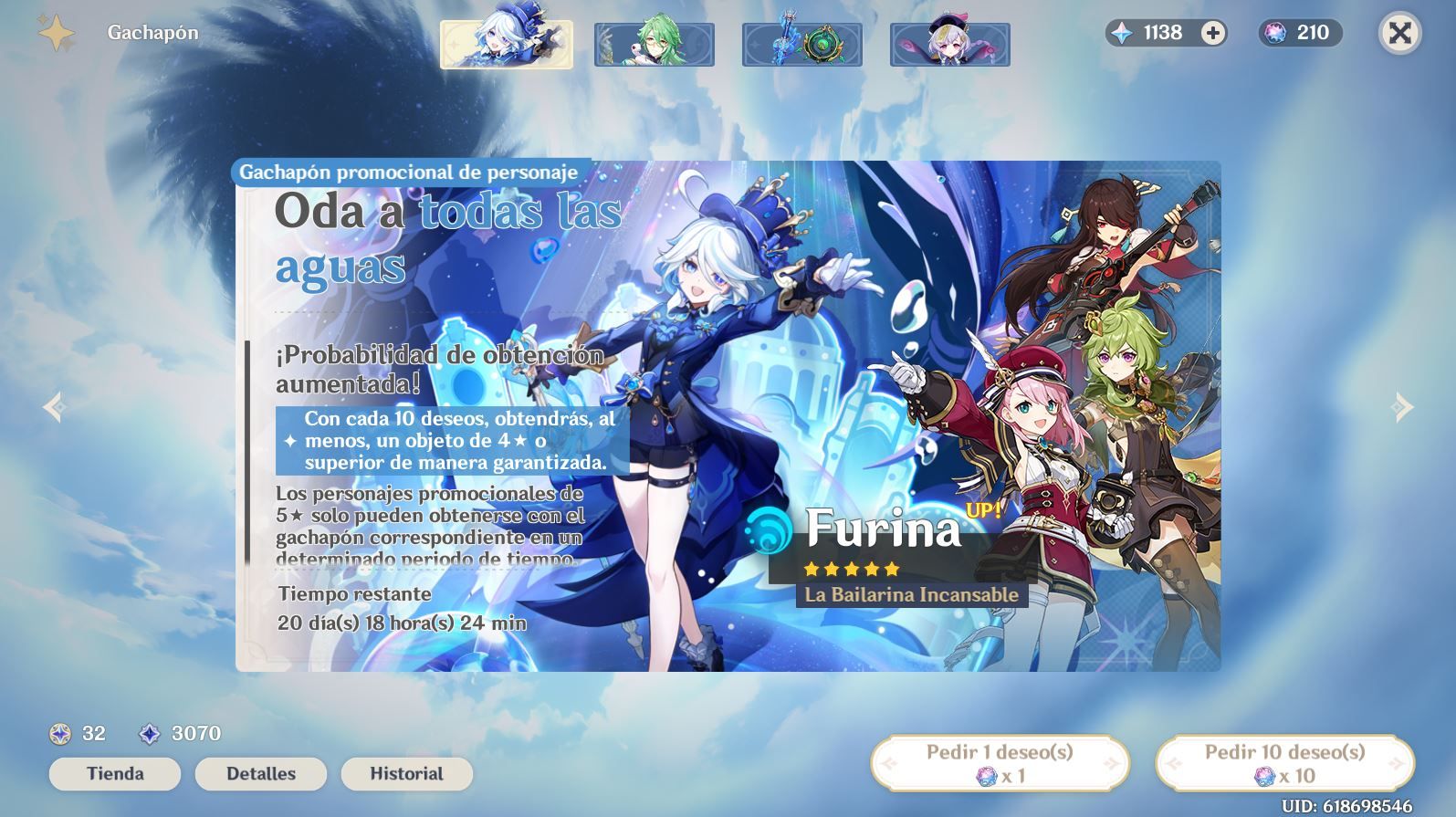This screenshot has height=817, width=1456.
Task: Open the Tienda shop
Action: point(114,773)
